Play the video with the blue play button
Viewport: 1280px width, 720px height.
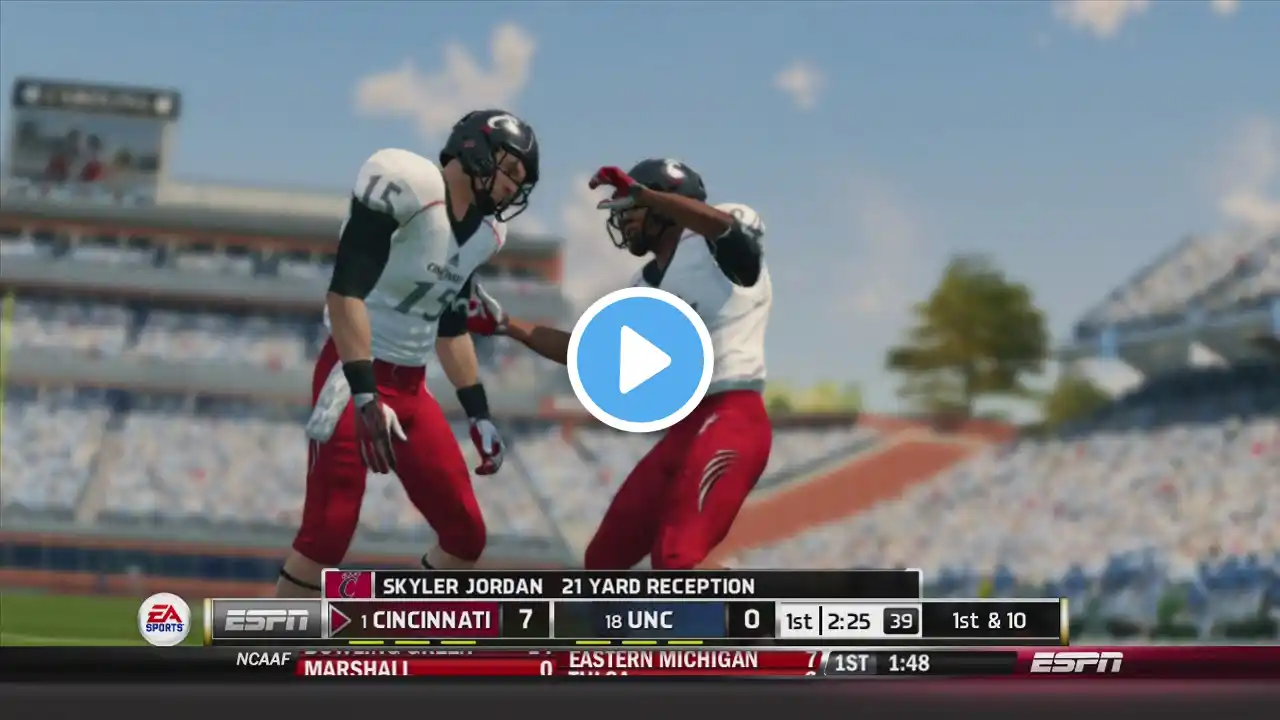640,359
